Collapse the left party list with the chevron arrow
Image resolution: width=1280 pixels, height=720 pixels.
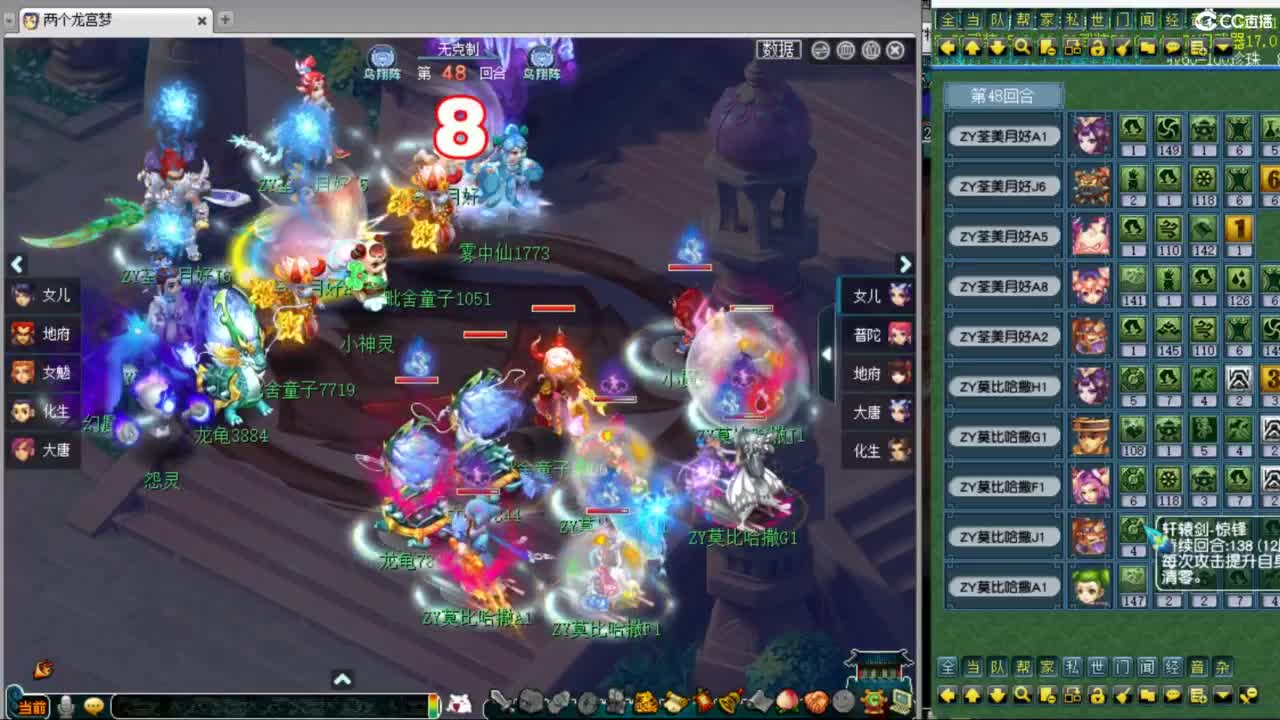[x=17, y=264]
